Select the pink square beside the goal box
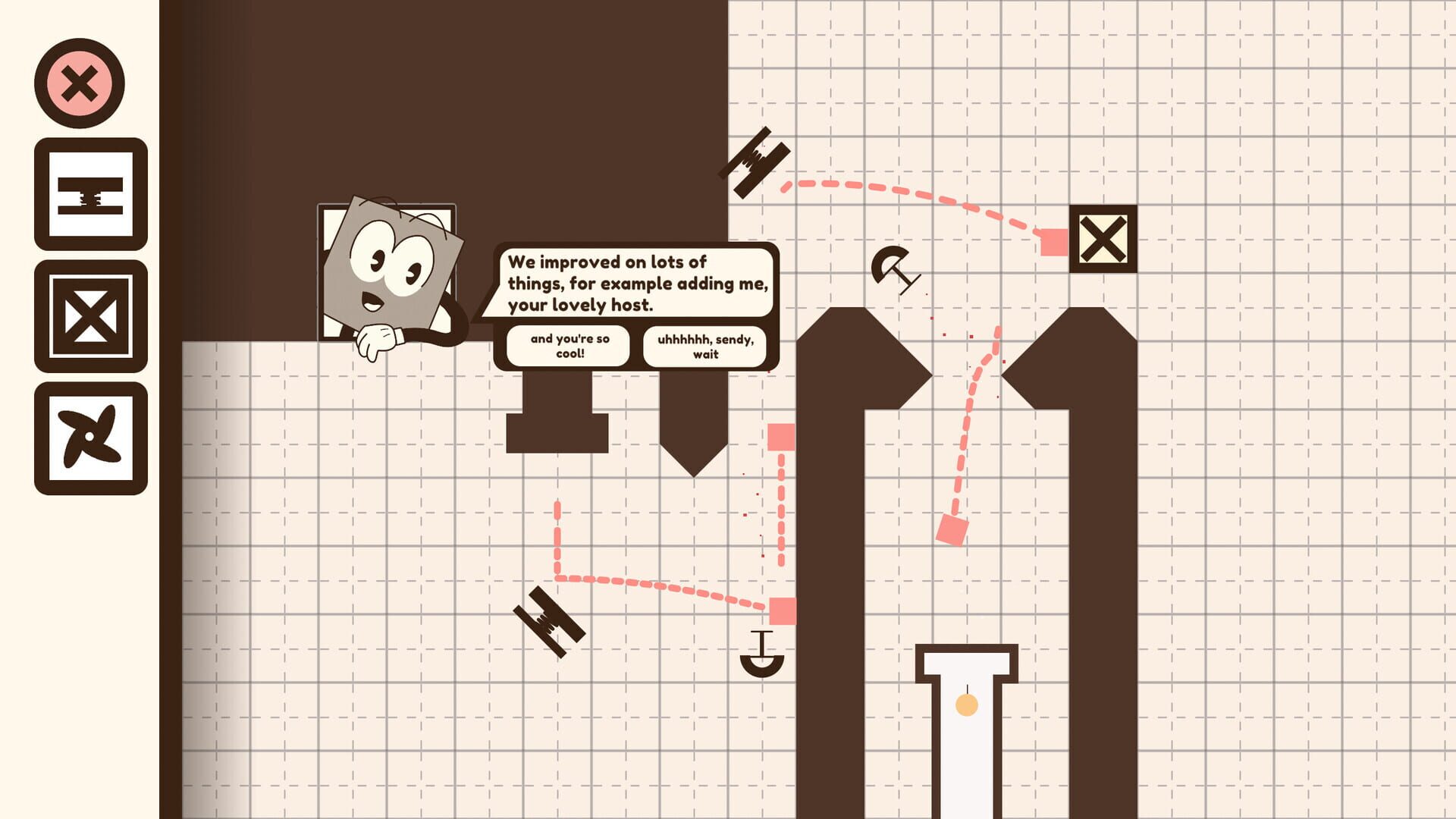 [x=1054, y=240]
